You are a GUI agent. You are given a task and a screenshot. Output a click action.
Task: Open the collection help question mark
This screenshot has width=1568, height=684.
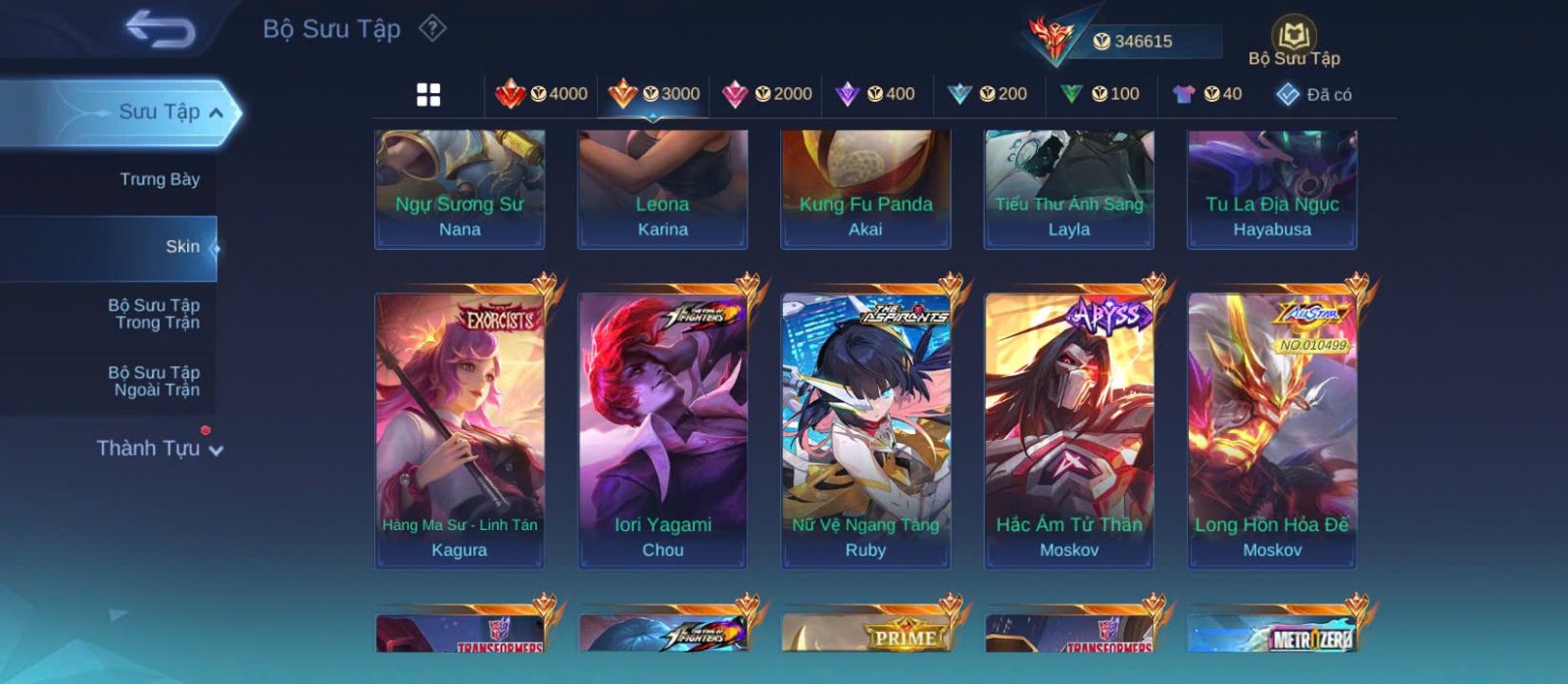point(432,28)
